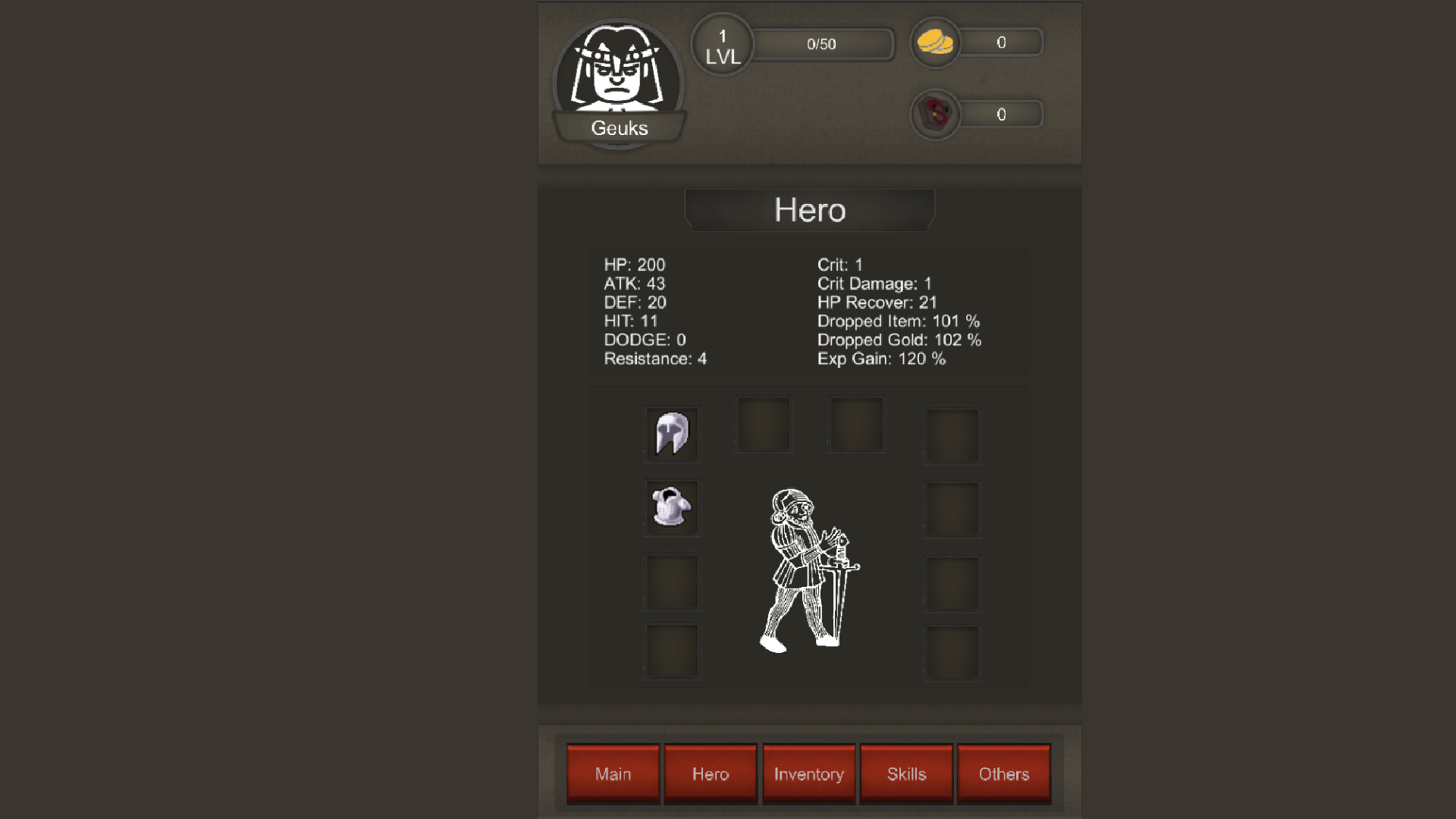Screen dimensions: 1456x819
Task: Switch to the Inventory tab
Action: (808, 774)
